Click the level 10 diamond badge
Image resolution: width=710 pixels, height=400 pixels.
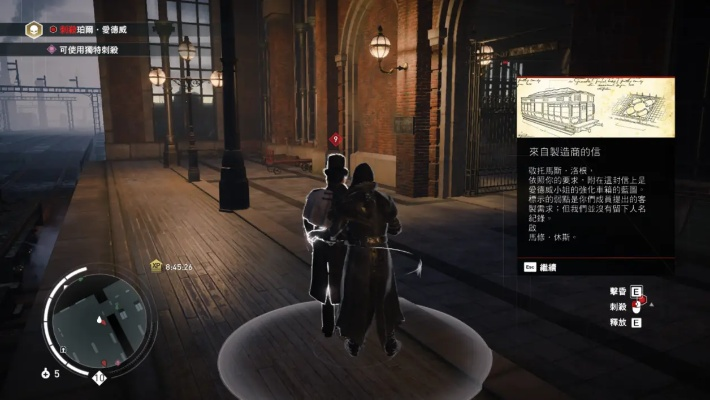point(99,378)
